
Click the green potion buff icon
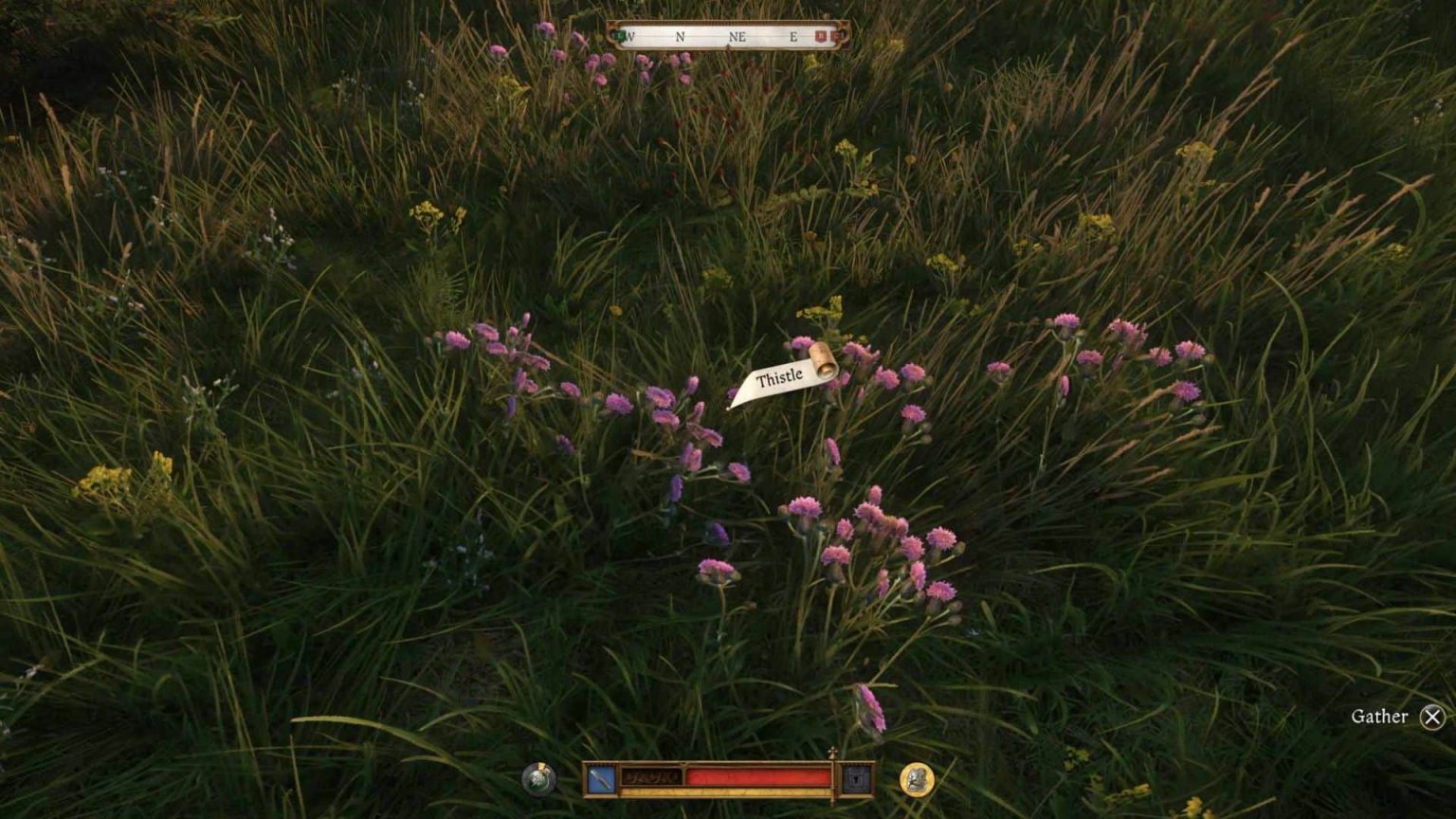[x=537, y=781]
